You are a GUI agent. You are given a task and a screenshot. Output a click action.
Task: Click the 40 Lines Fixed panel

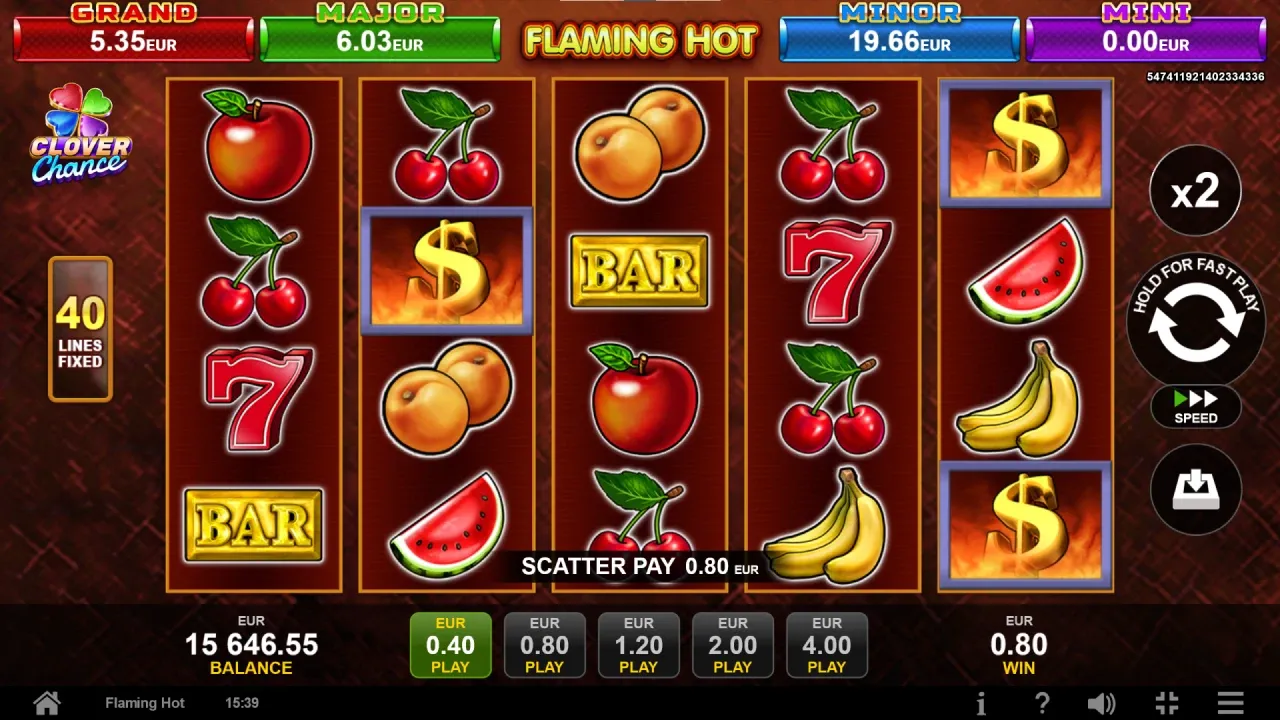[x=80, y=329]
